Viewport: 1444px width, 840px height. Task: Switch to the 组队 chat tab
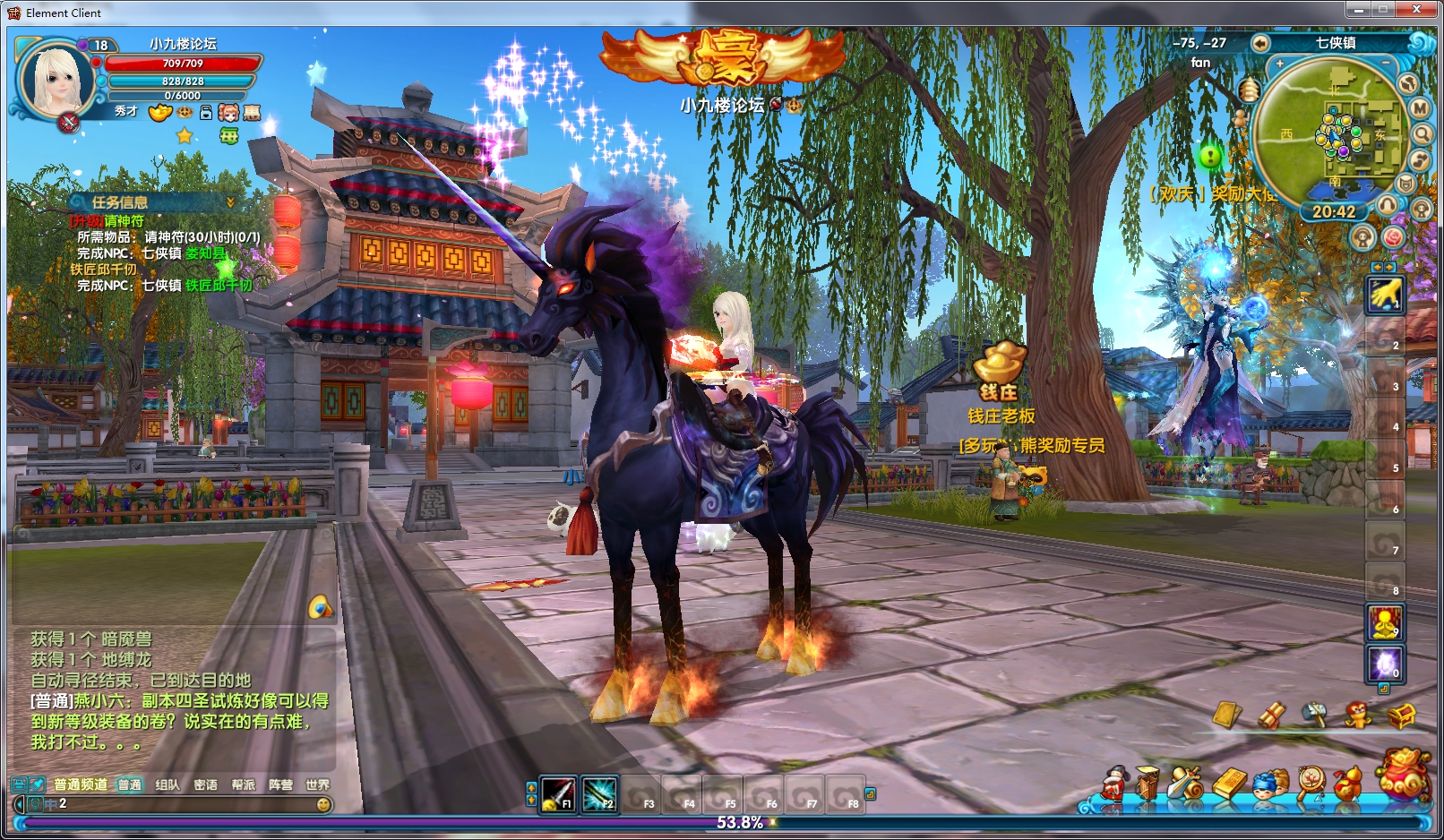point(168,784)
